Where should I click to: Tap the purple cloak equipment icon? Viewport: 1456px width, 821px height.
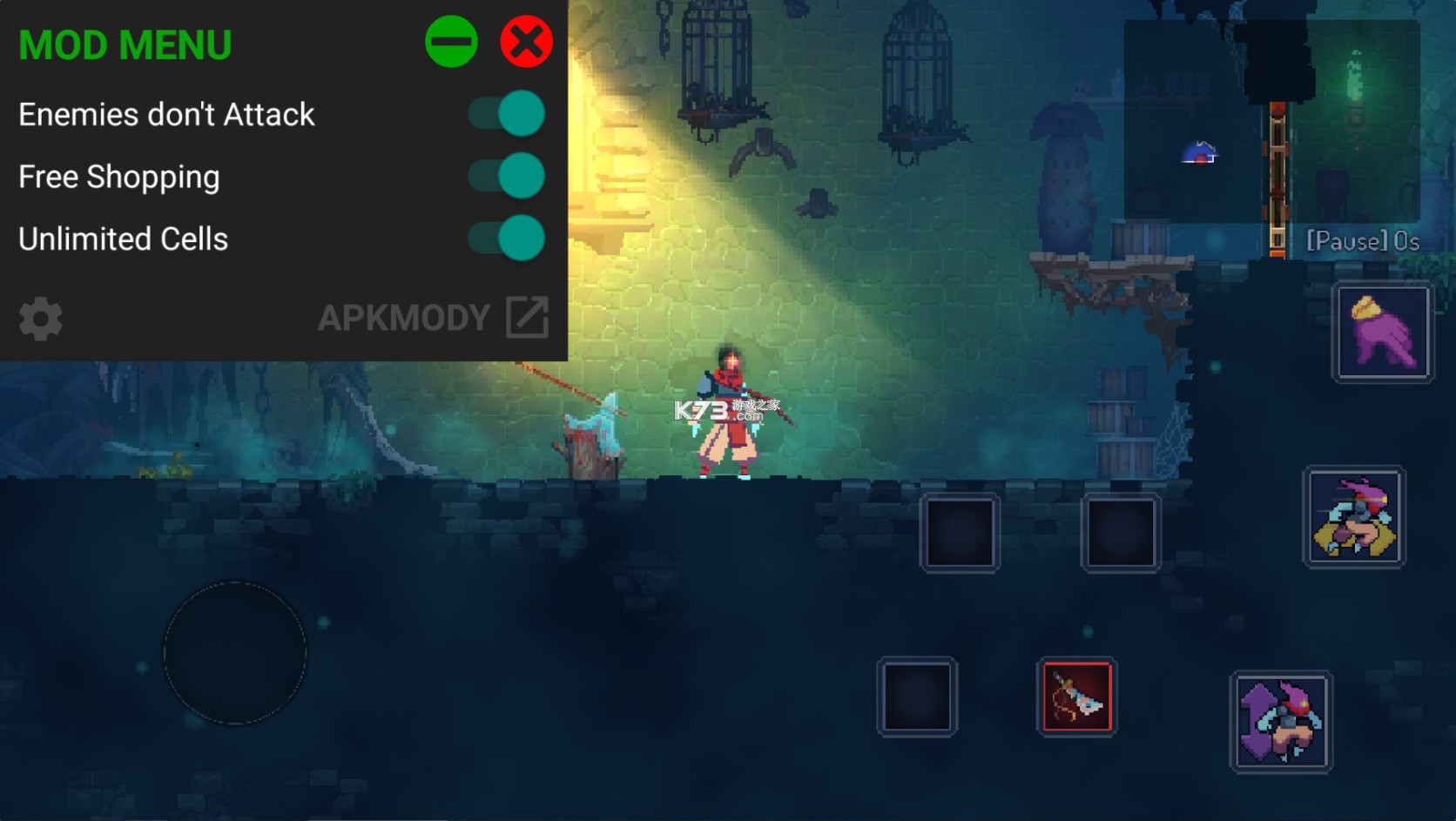[x=1384, y=332]
